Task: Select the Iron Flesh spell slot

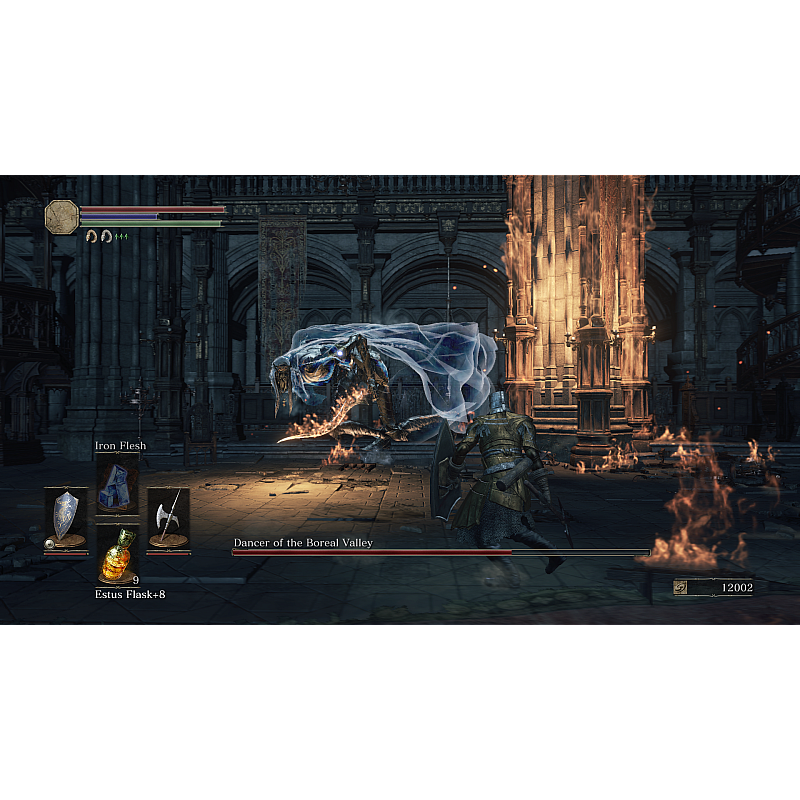Action: (x=117, y=485)
